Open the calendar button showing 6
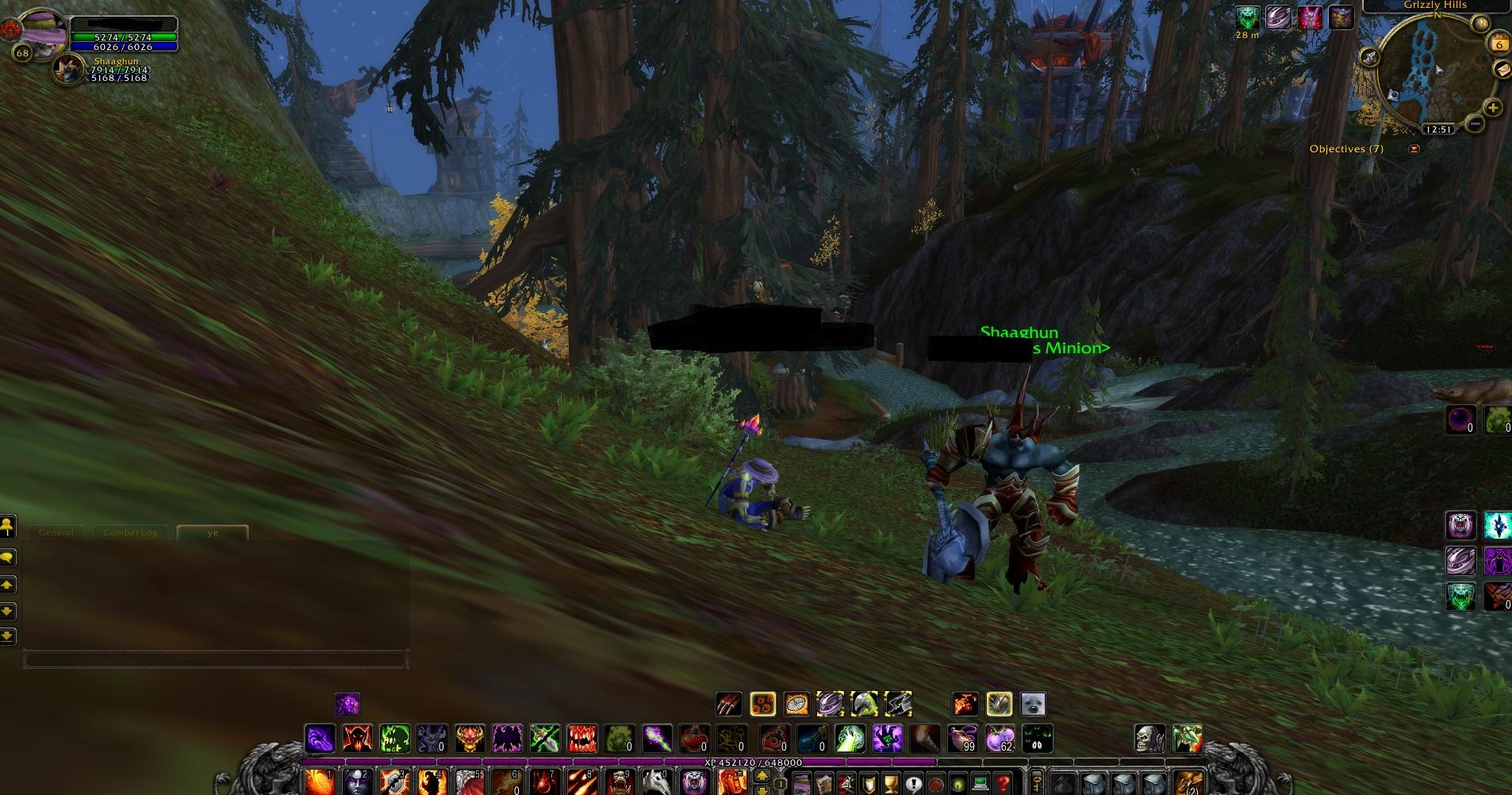Viewport: 1512px width, 795px height. point(1499,44)
